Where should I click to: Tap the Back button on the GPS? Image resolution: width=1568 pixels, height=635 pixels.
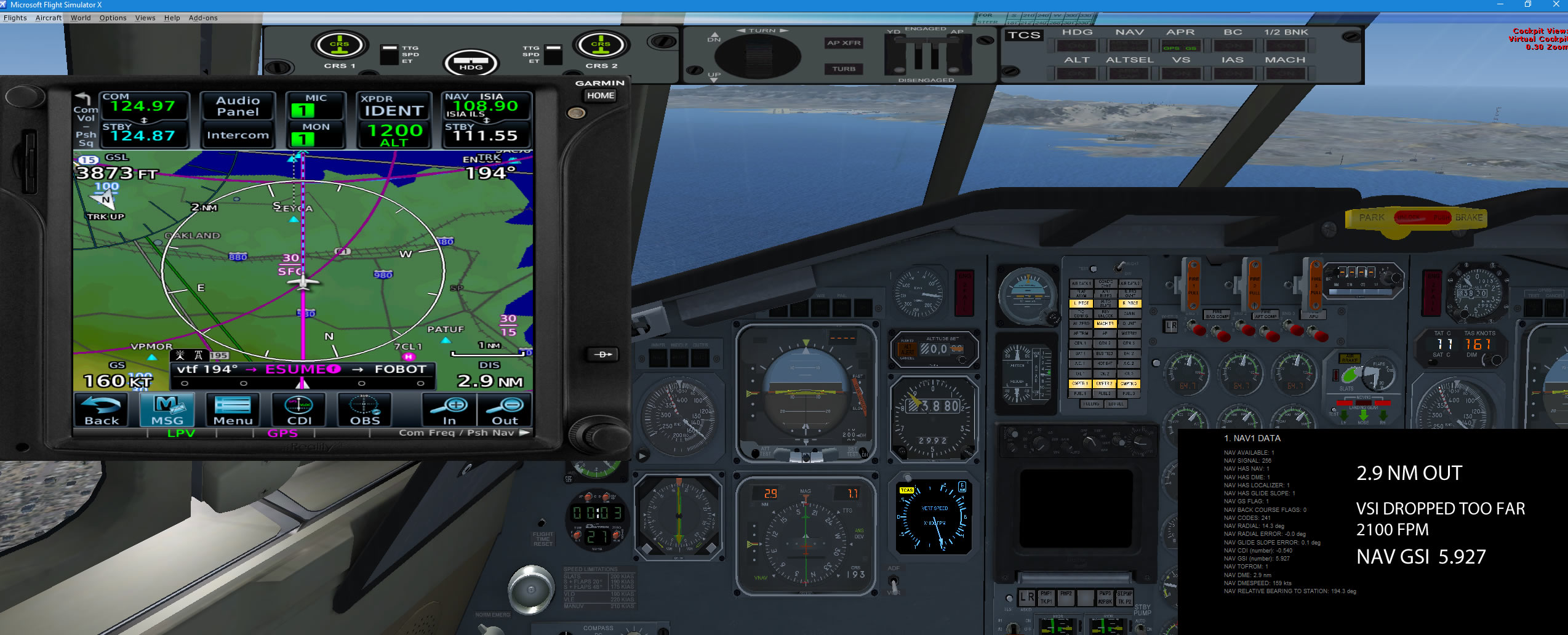tap(102, 410)
